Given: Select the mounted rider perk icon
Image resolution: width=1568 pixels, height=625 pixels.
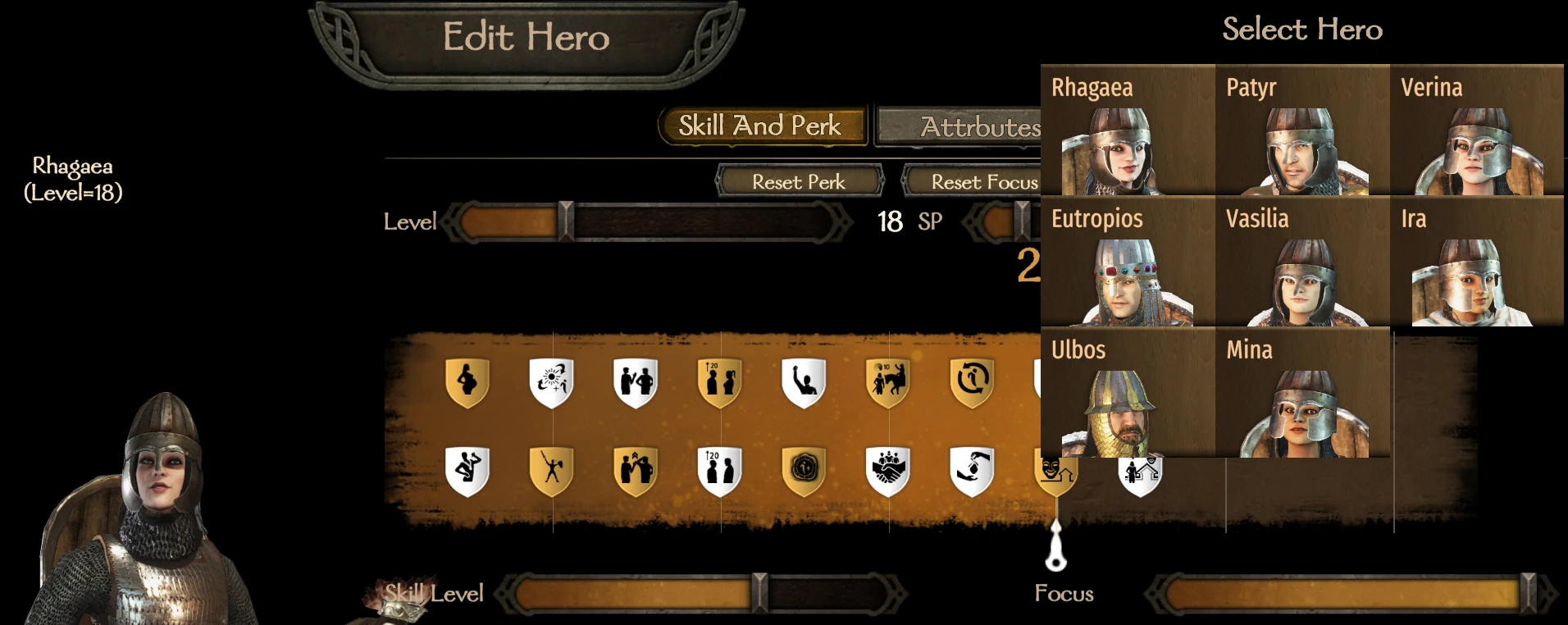Looking at the screenshot, I should tap(888, 382).
